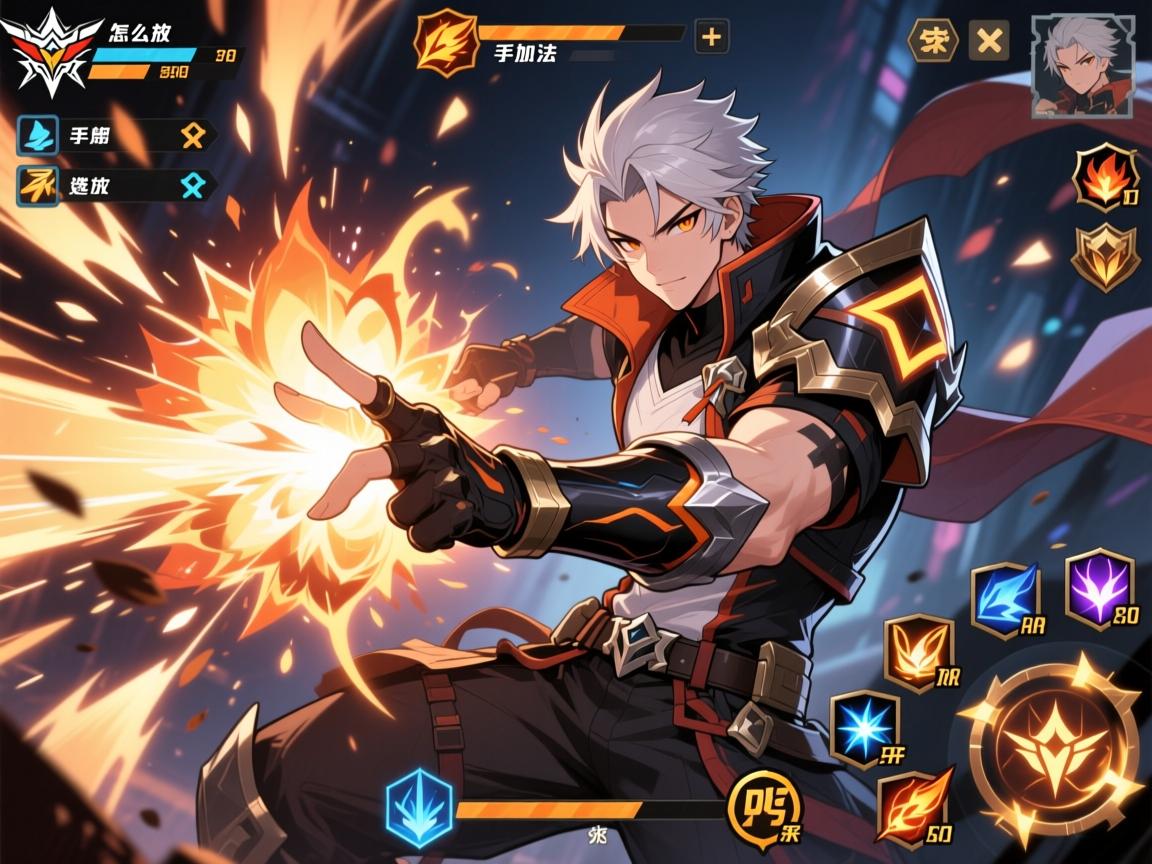Open the white-haired hero portrait
1152x864 pixels.
click(x=1083, y=65)
